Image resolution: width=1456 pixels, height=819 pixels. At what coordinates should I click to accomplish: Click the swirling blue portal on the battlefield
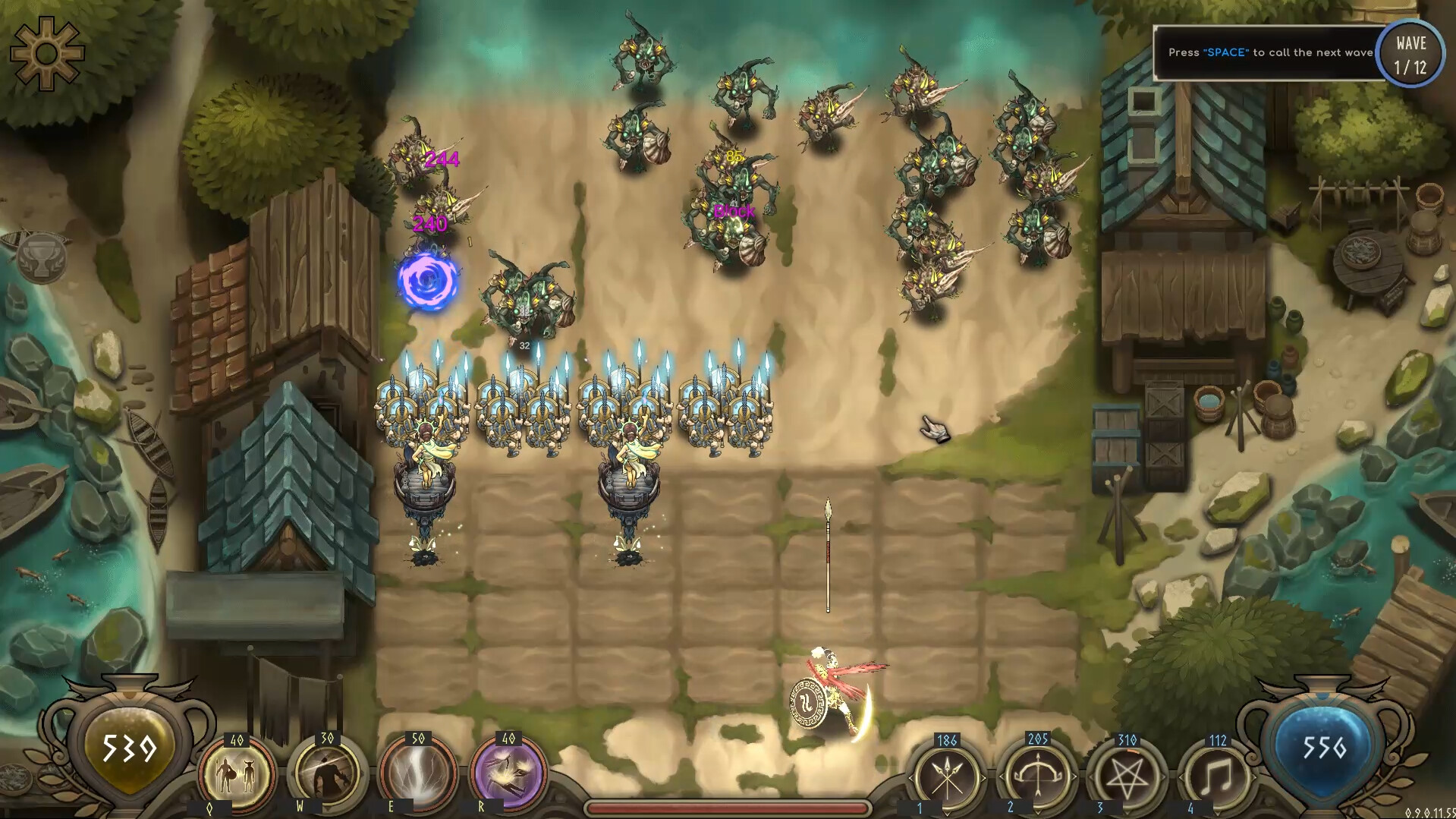coord(427,284)
